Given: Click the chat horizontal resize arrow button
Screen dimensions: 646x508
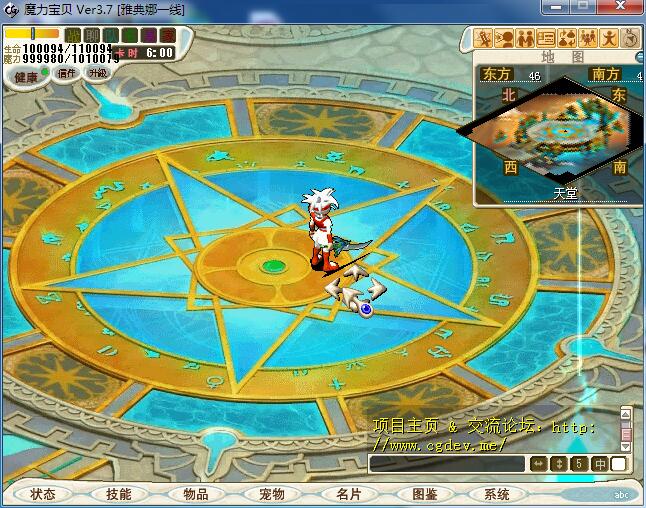Looking at the screenshot, I should click(x=538, y=464).
